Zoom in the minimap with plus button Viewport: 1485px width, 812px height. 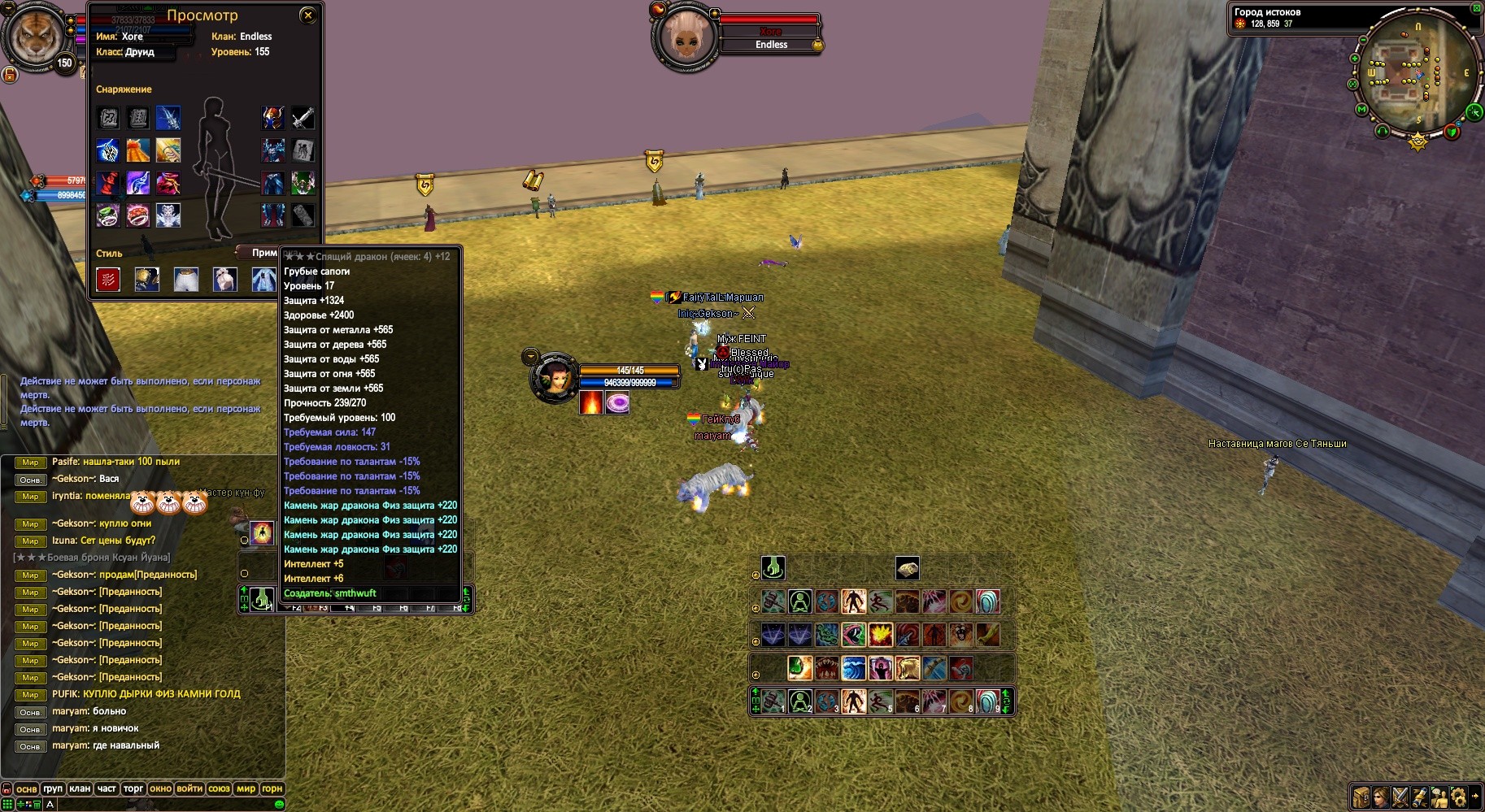click(x=1355, y=59)
